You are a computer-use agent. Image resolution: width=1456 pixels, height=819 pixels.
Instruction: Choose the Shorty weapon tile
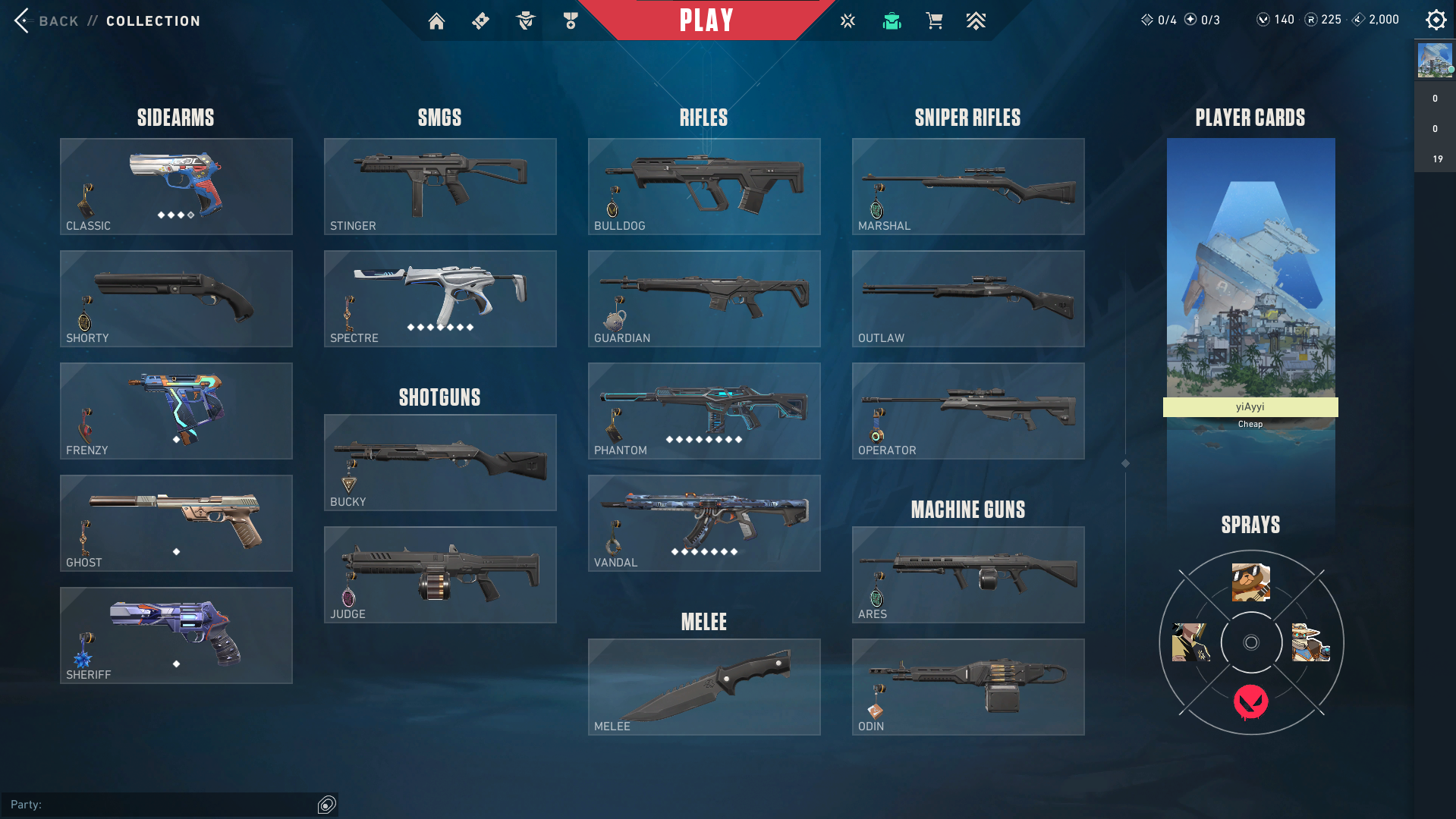tap(176, 299)
